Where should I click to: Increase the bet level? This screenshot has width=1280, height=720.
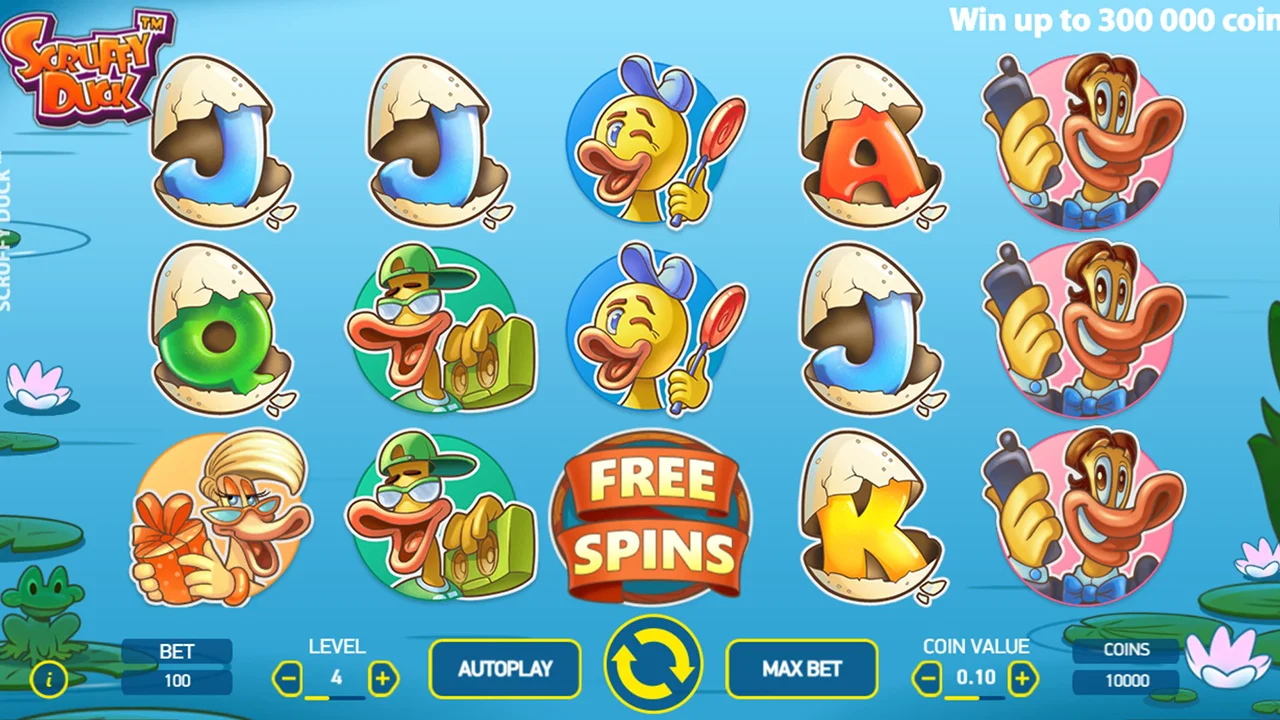[383, 679]
